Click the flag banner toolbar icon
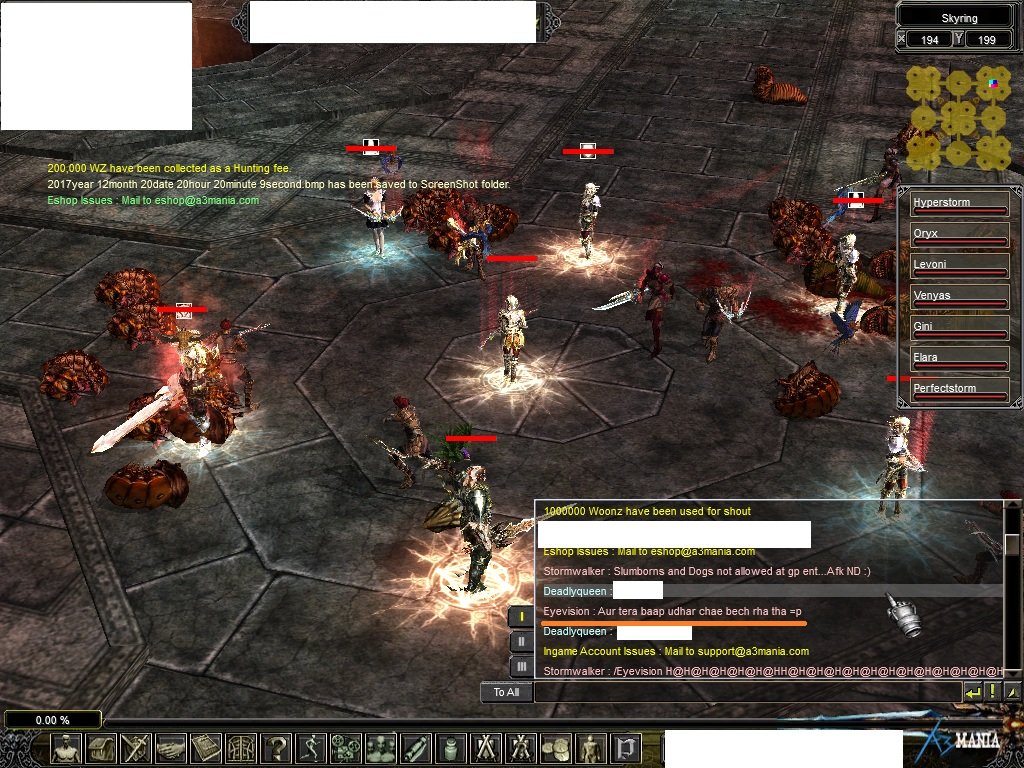 626,748
